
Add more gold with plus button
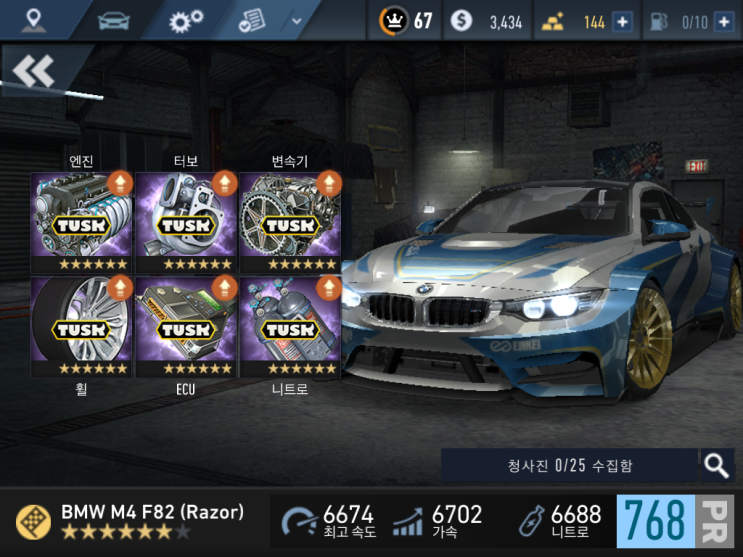pos(622,21)
